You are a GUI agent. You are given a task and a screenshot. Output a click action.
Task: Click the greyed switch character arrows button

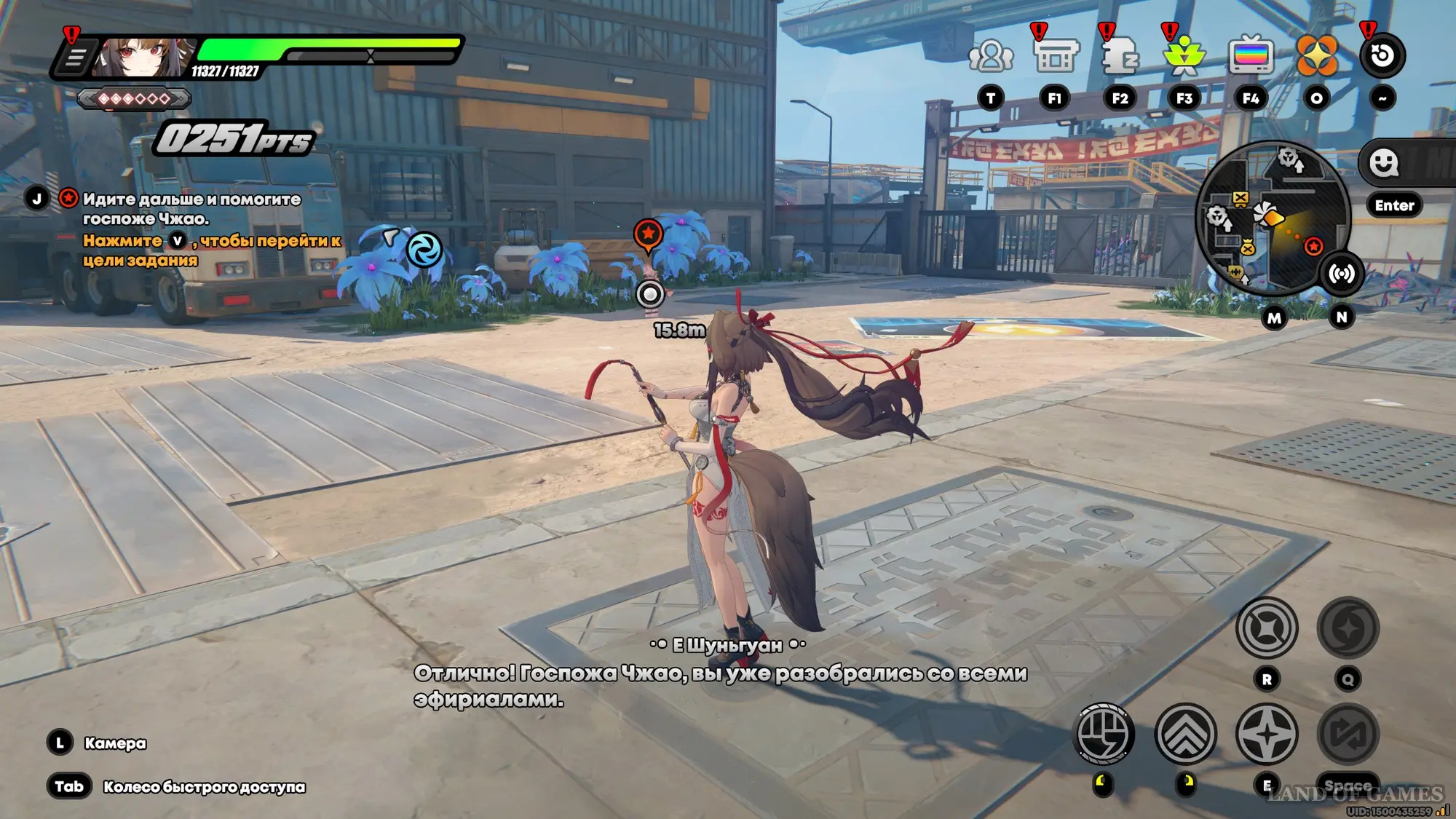[x=1348, y=734]
